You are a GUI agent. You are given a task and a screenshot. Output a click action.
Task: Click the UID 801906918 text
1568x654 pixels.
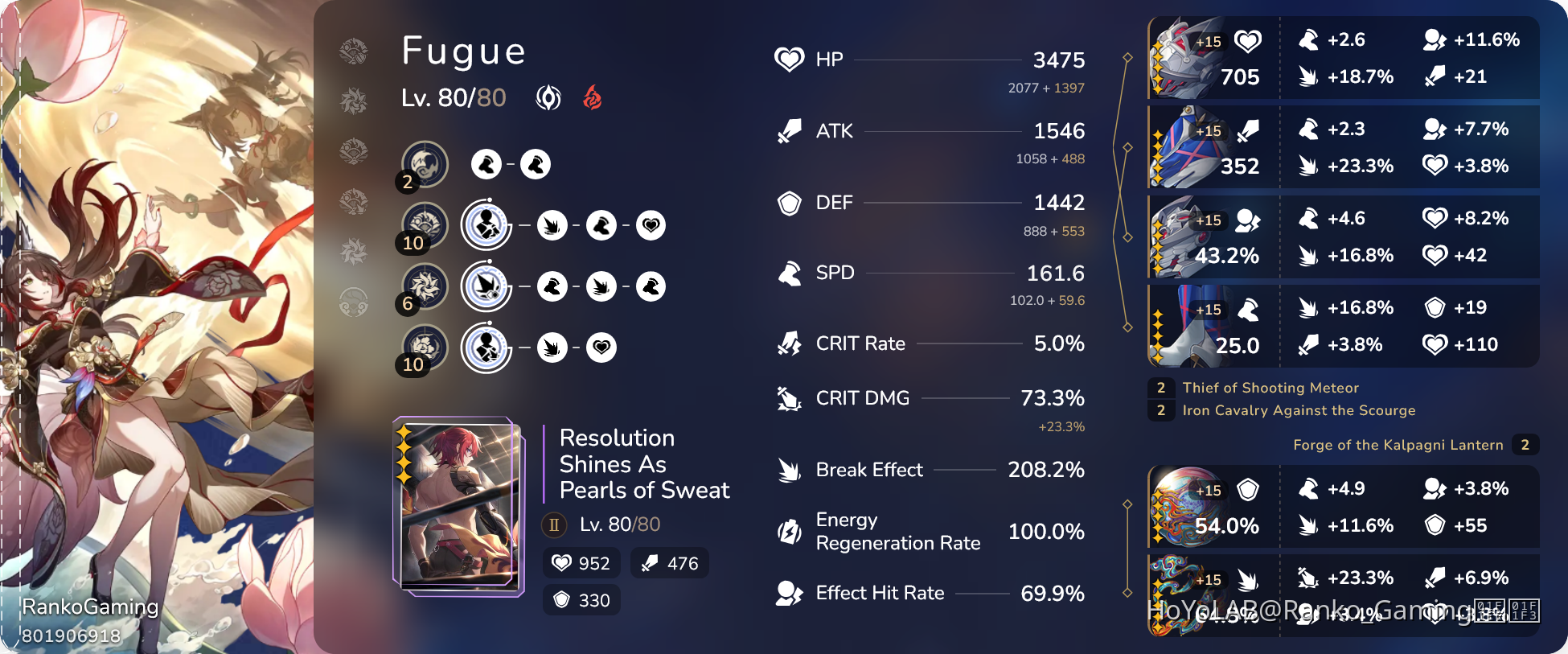tap(71, 635)
